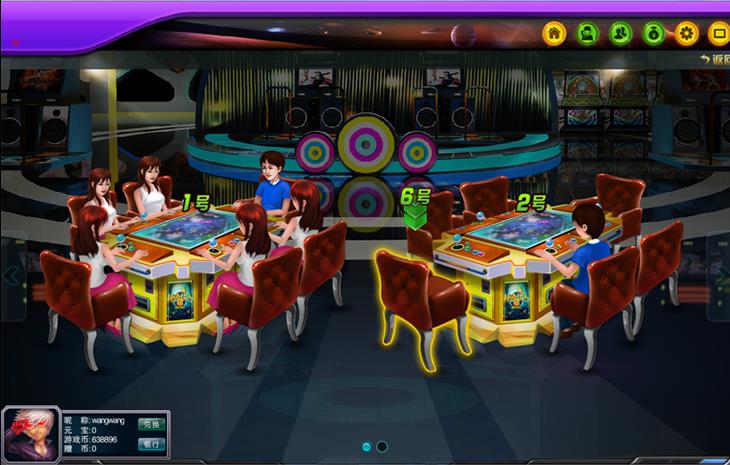
Task: Click the 返回 return button
Action: (715, 60)
